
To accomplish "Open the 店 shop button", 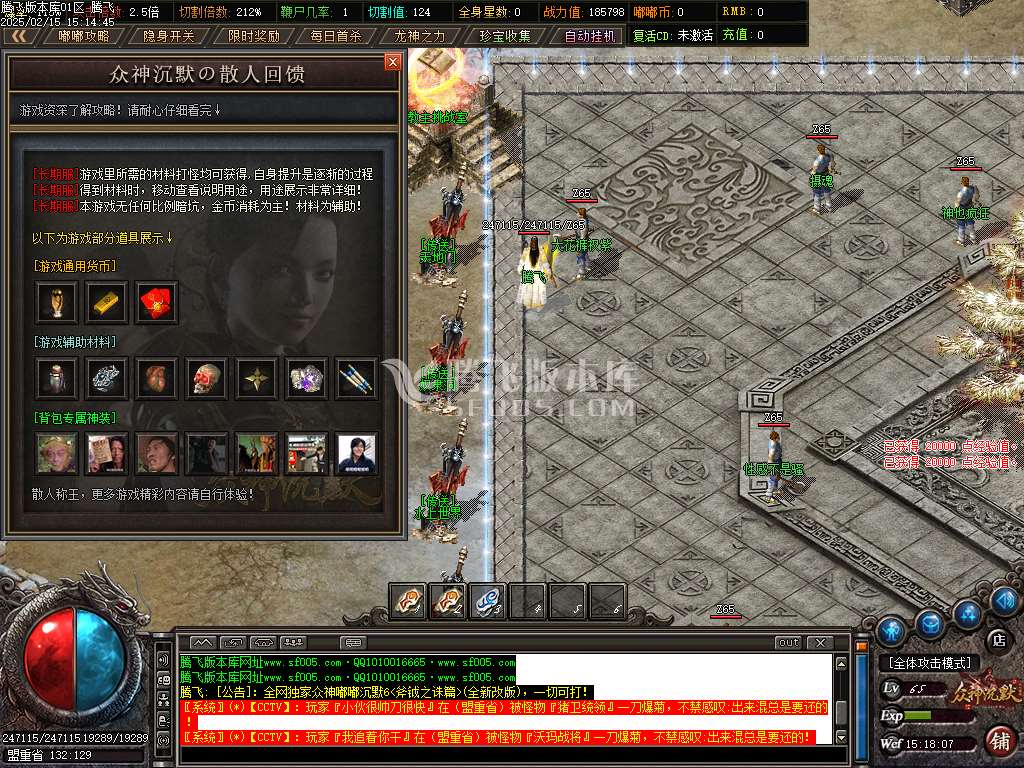I will (x=997, y=638).
